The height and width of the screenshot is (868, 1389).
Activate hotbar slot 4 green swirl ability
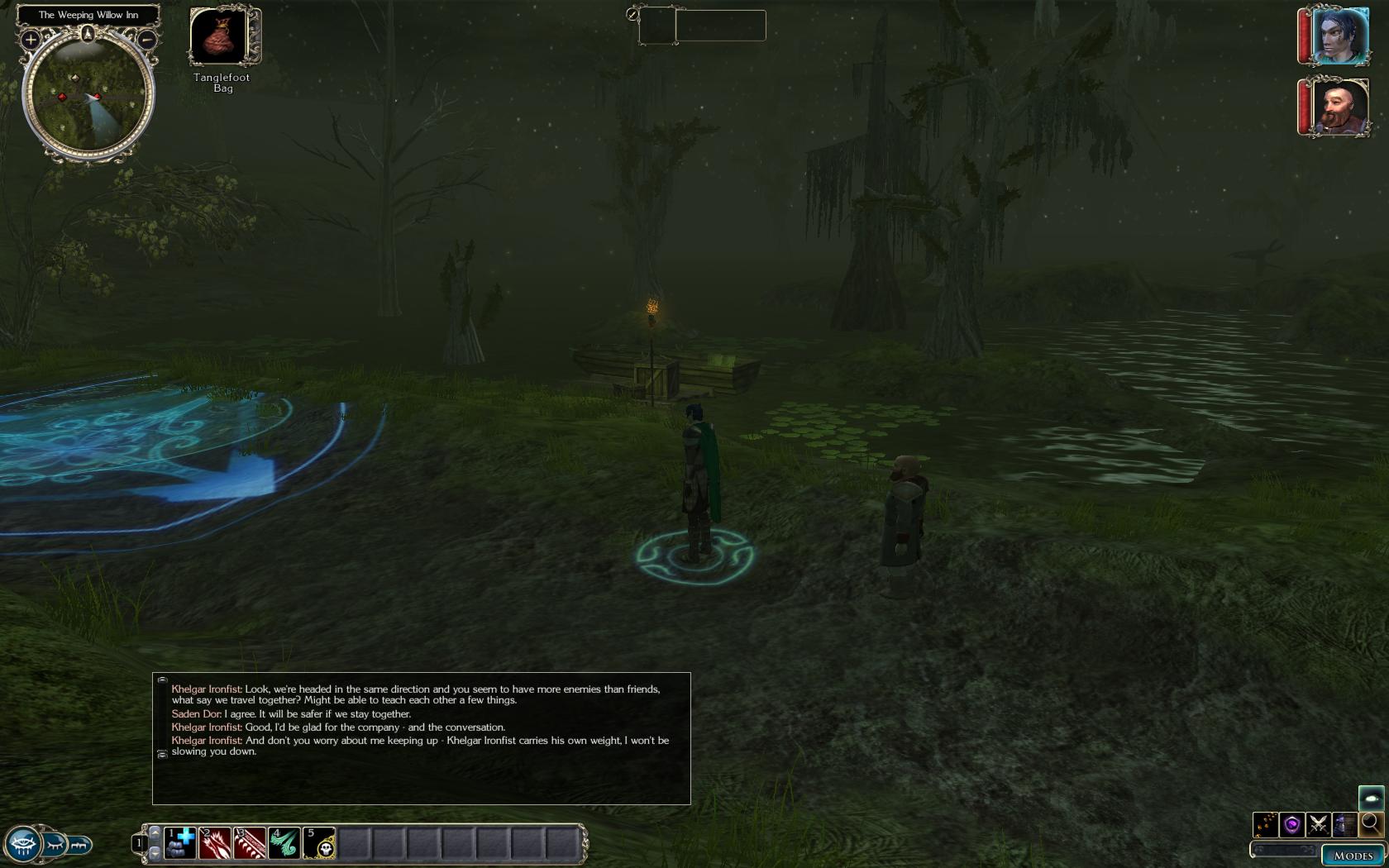[284, 843]
